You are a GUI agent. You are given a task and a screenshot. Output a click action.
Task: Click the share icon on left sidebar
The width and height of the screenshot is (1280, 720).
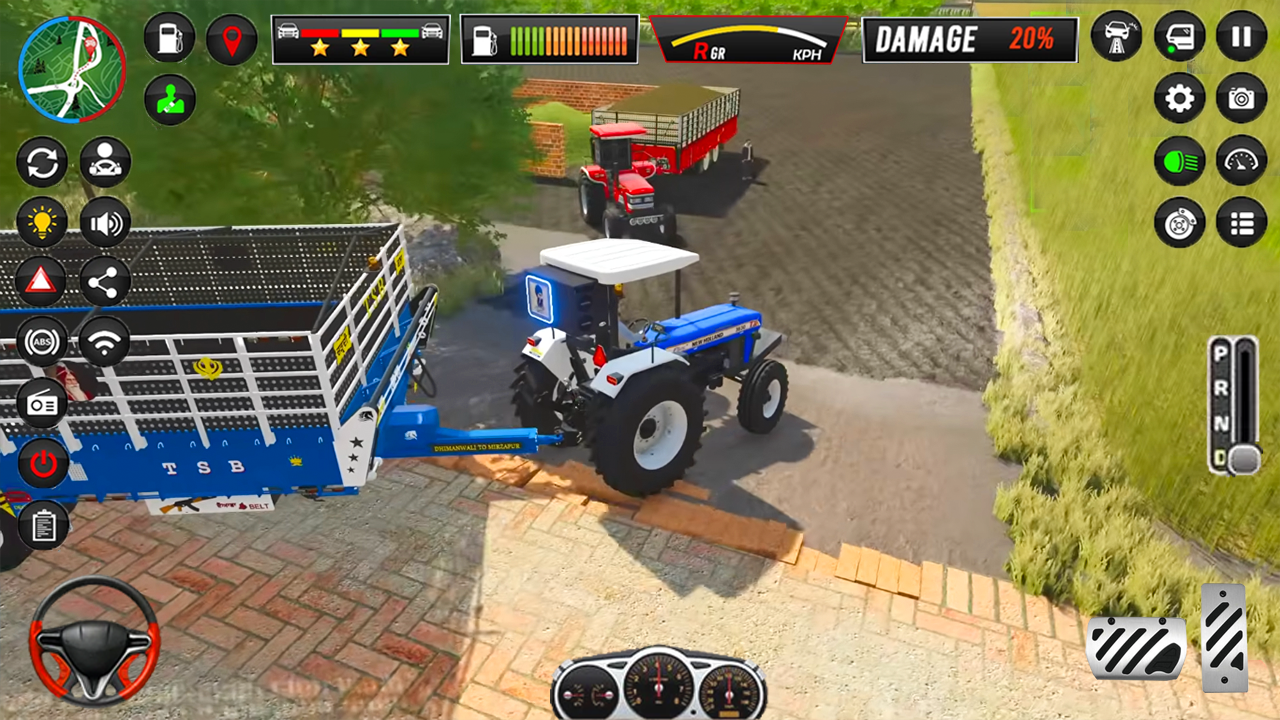click(x=103, y=282)
